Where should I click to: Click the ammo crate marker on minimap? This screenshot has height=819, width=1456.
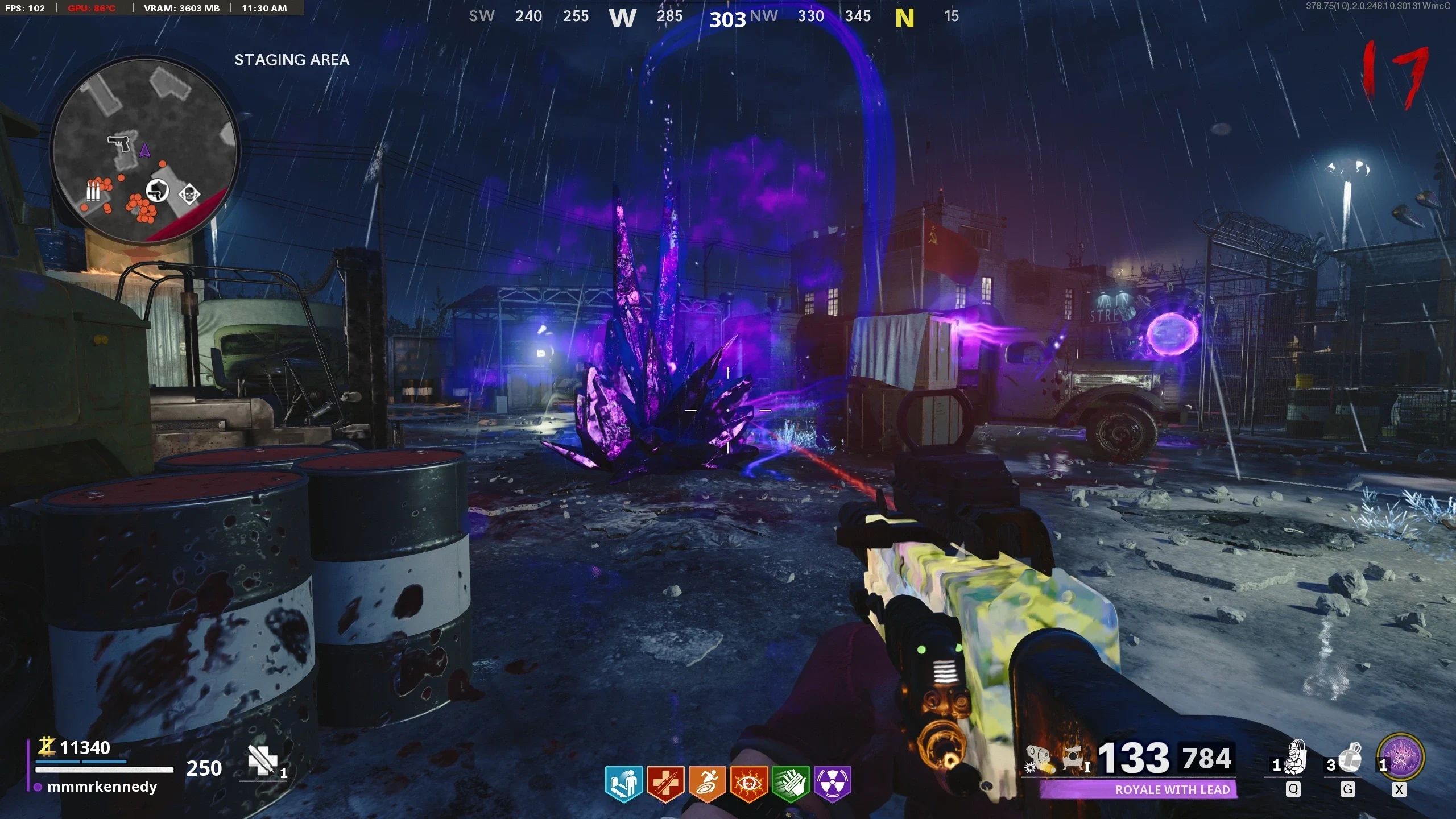(93, 191)
